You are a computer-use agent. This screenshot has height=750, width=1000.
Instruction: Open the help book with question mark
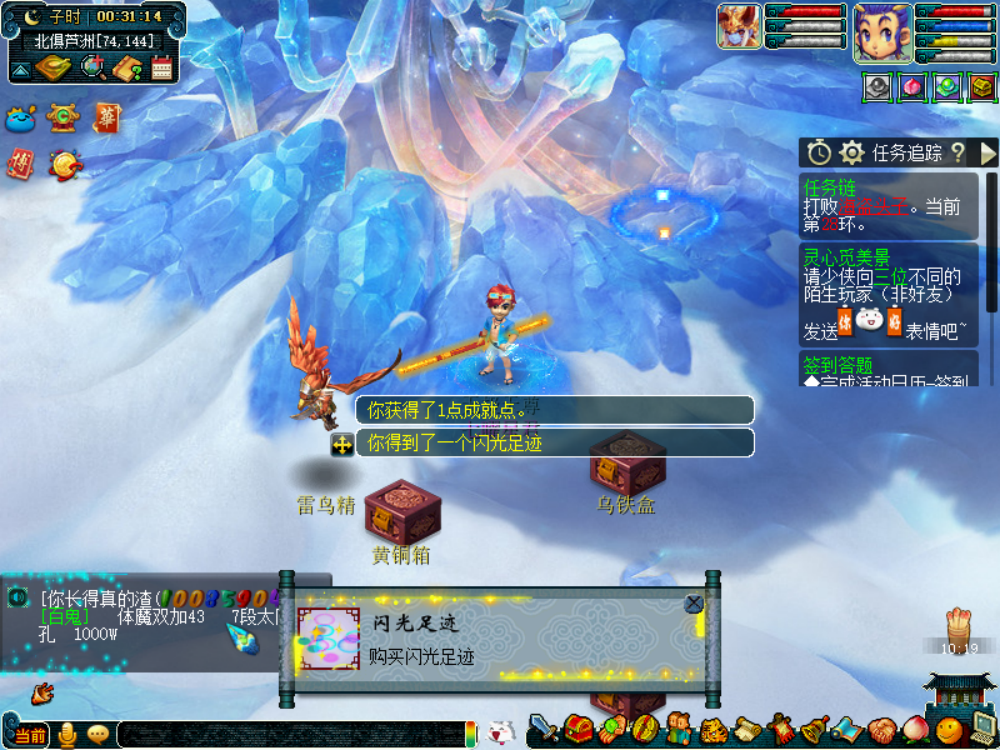128,68
